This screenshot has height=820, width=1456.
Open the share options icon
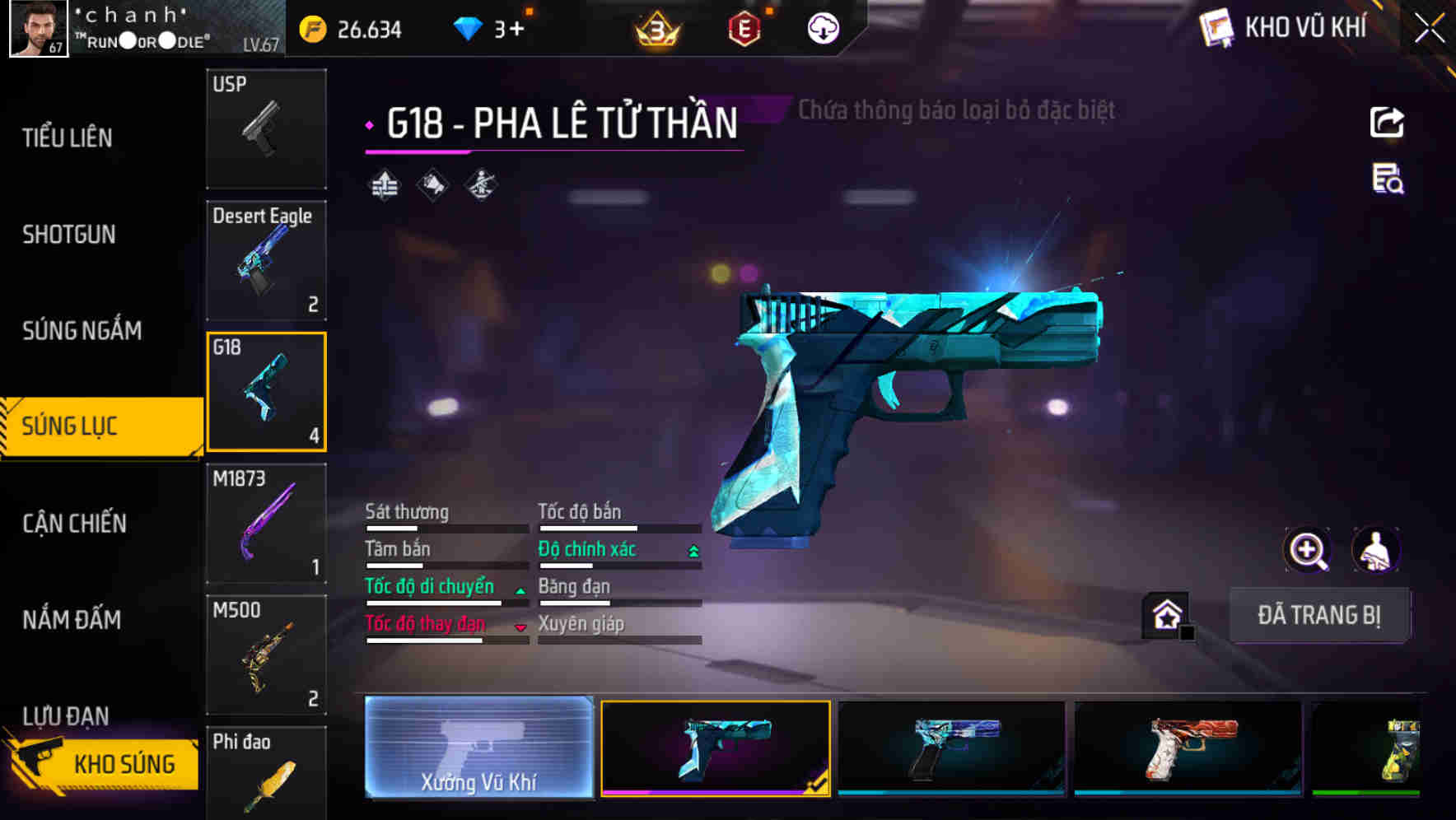tap(1387, 122)
